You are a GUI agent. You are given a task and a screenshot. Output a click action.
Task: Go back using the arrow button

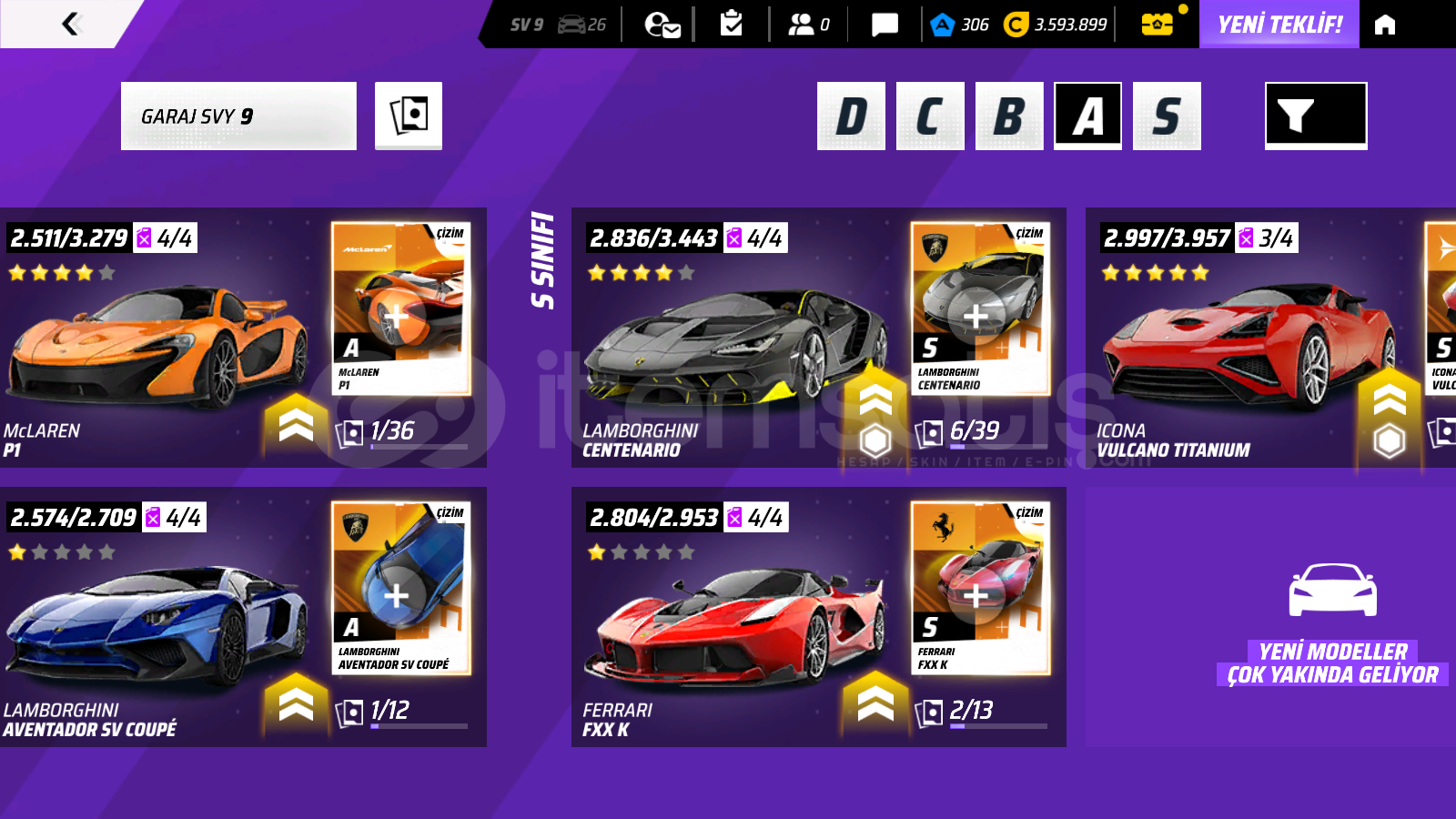[x=71, y=24]
